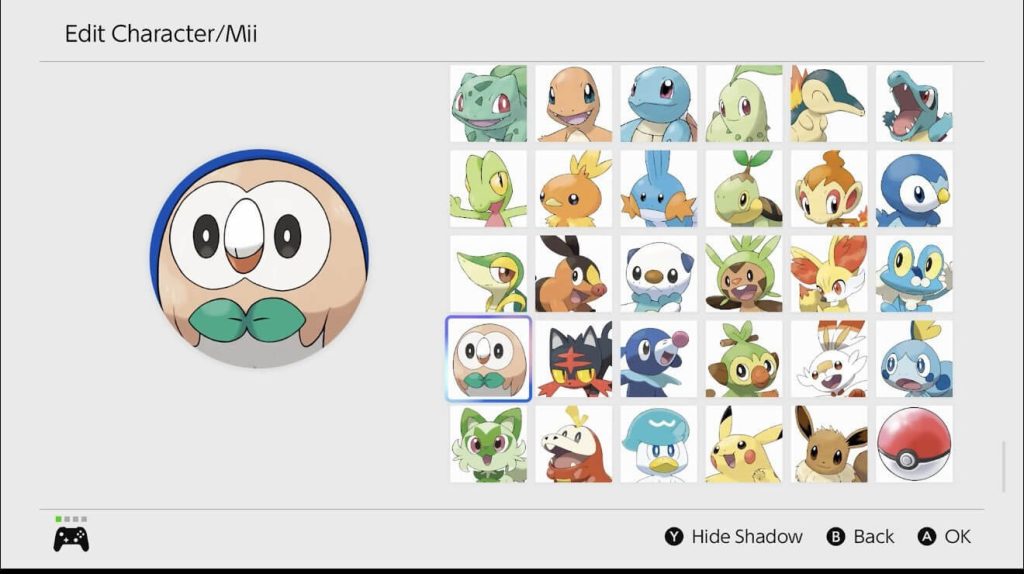
Task: Select the Bulbasaur icon
Action: [x=488, y=104]
